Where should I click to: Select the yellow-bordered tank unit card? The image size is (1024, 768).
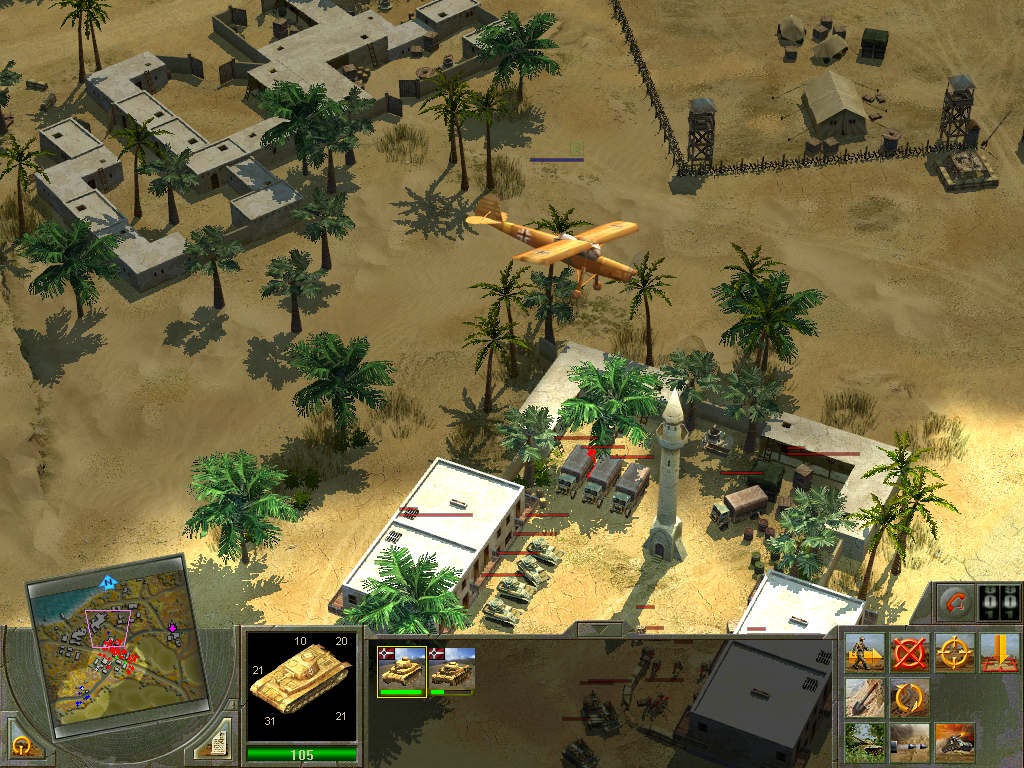point(402,670)
